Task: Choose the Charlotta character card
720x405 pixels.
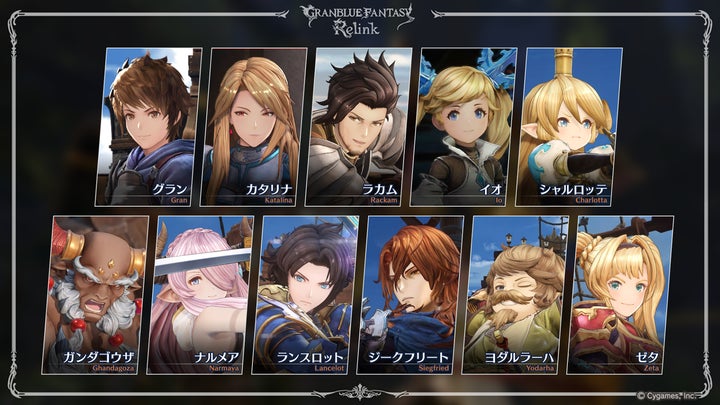Action: [x=567, y=125]
